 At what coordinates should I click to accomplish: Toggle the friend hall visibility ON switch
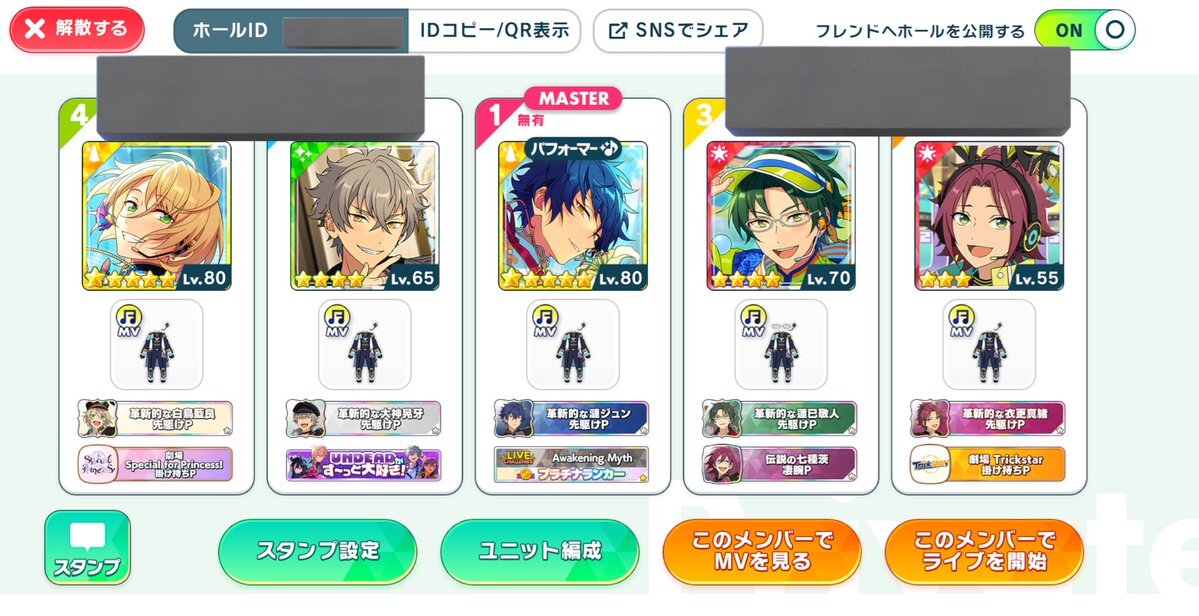tap(1084, 30)
